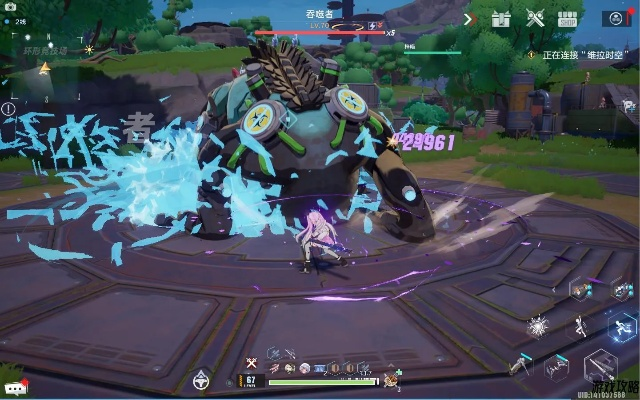Open the steering wheel vehicle icon
The image size is (640, 400).
200,380
